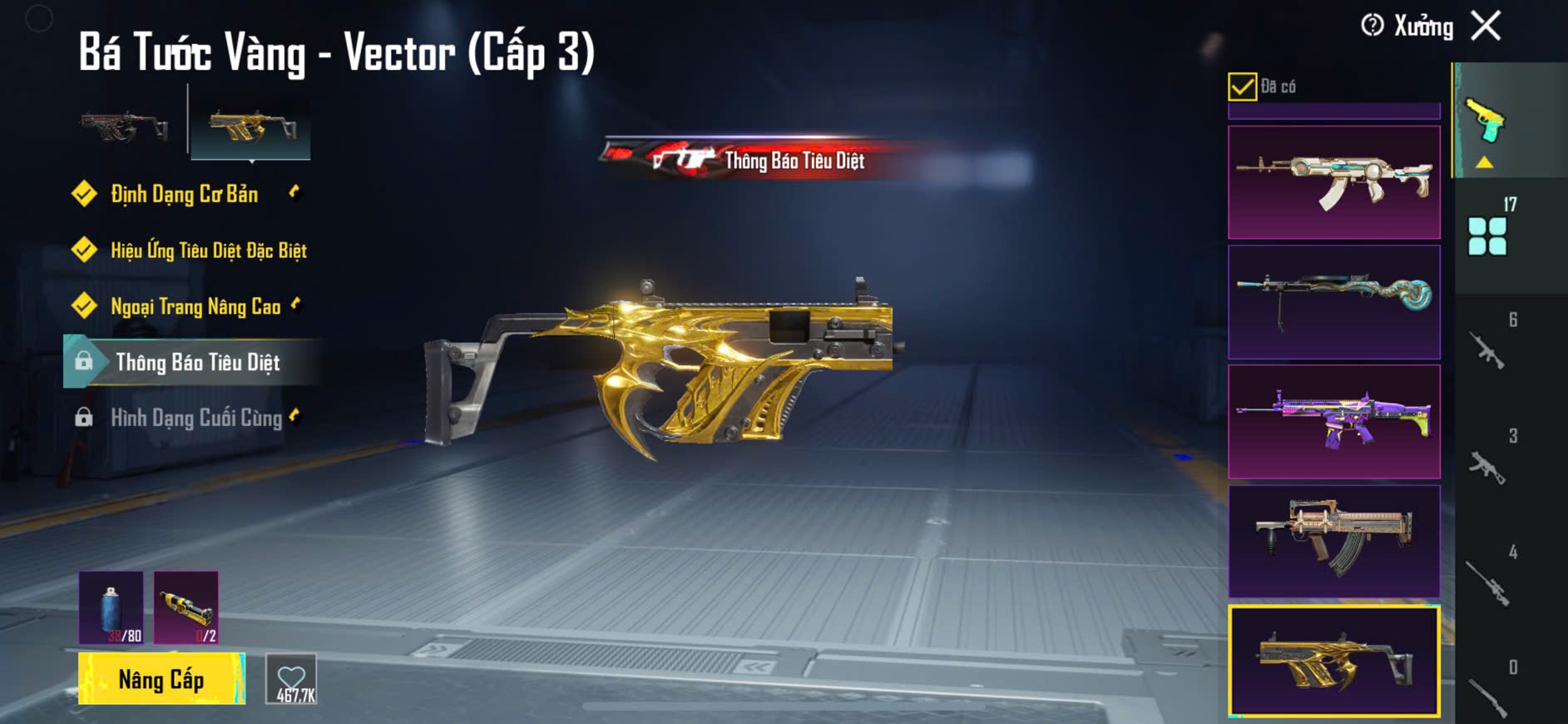Image resolution: width=1568 pixels, height=724 pixels.
Task: Select the copper Groza skin
Action: click(1333, 541)
